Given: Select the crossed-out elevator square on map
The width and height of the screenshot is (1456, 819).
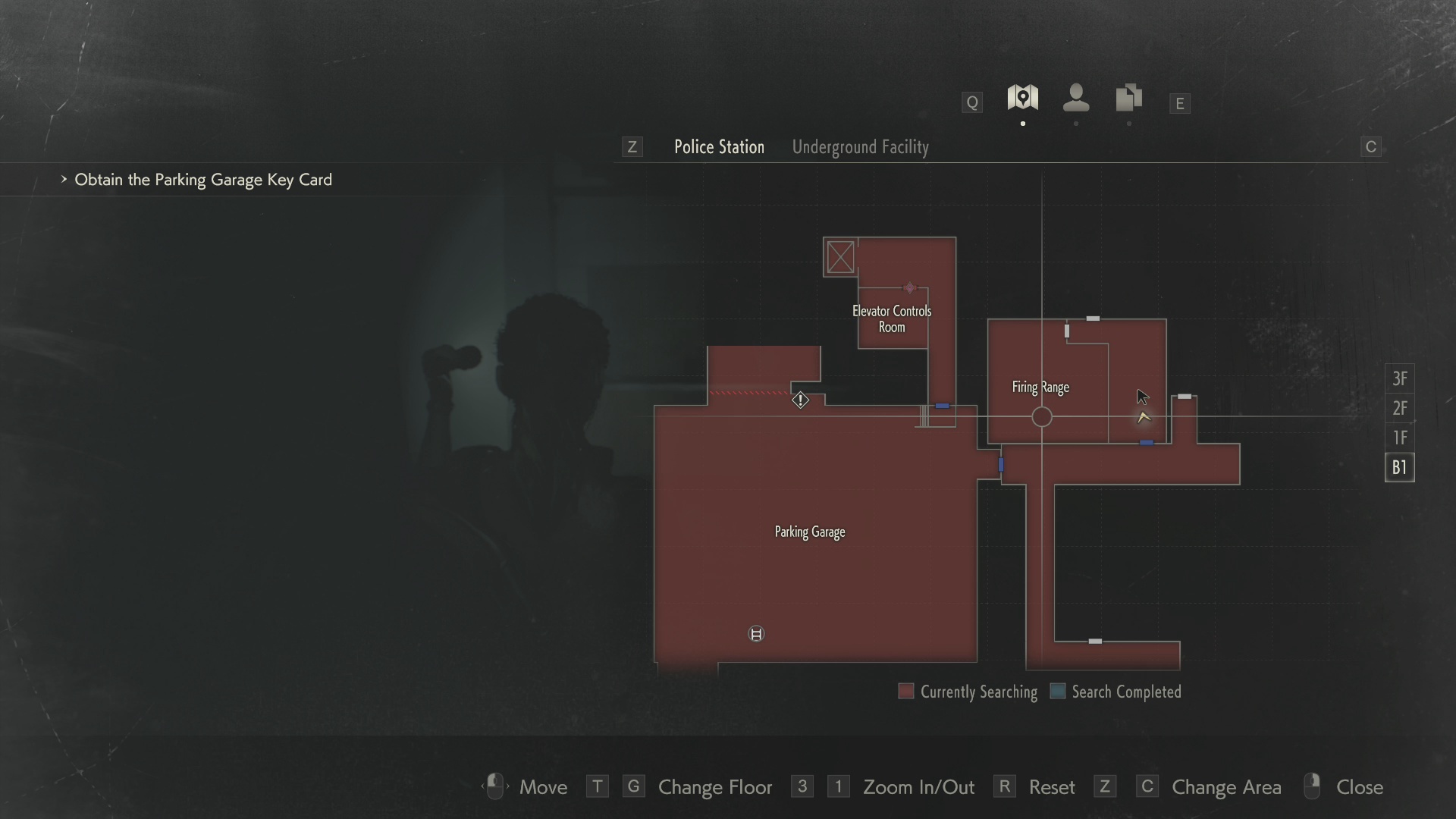Looking at the screenshot, I should coord(840,258).
